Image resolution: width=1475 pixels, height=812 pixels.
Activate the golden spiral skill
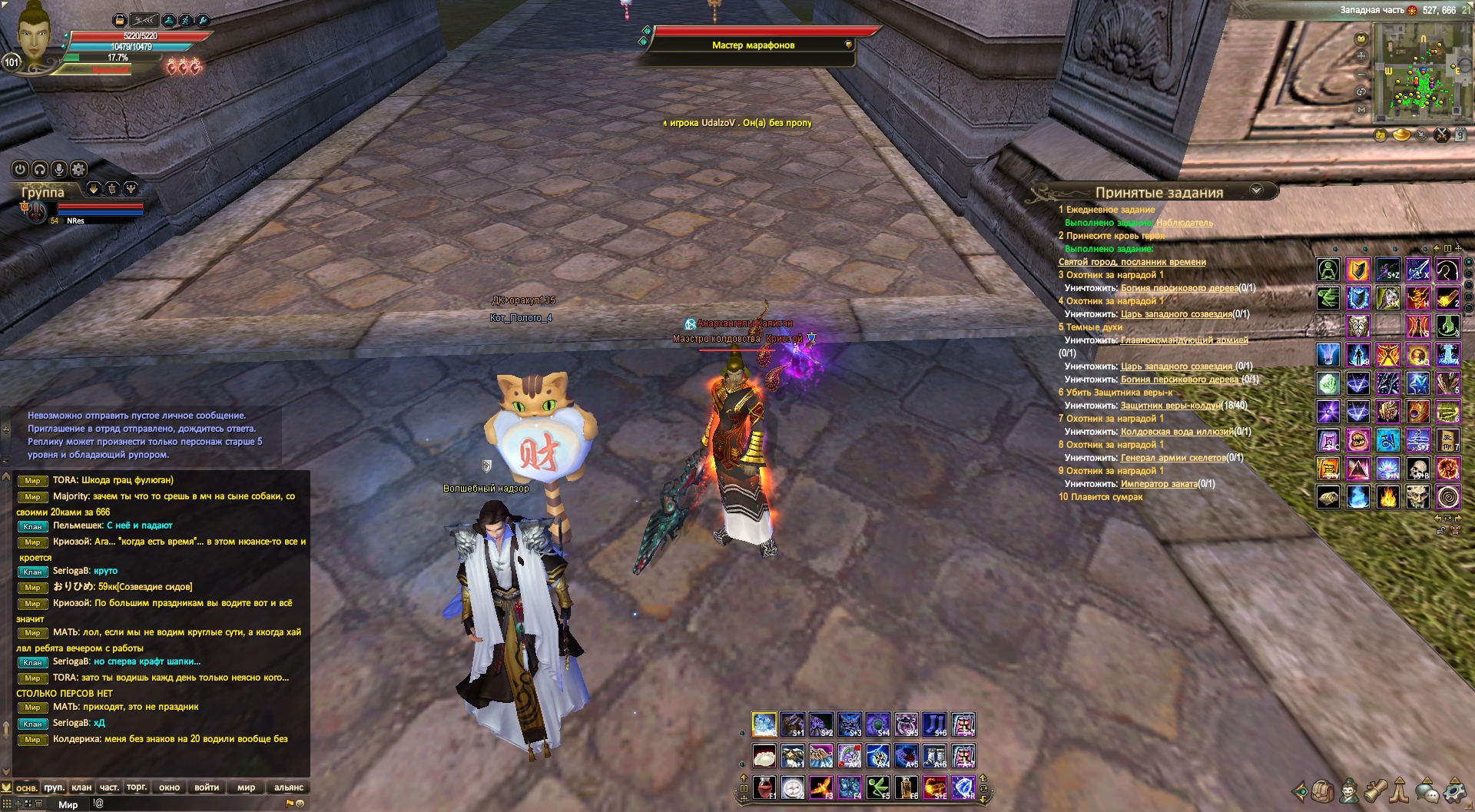(1448, 497)
